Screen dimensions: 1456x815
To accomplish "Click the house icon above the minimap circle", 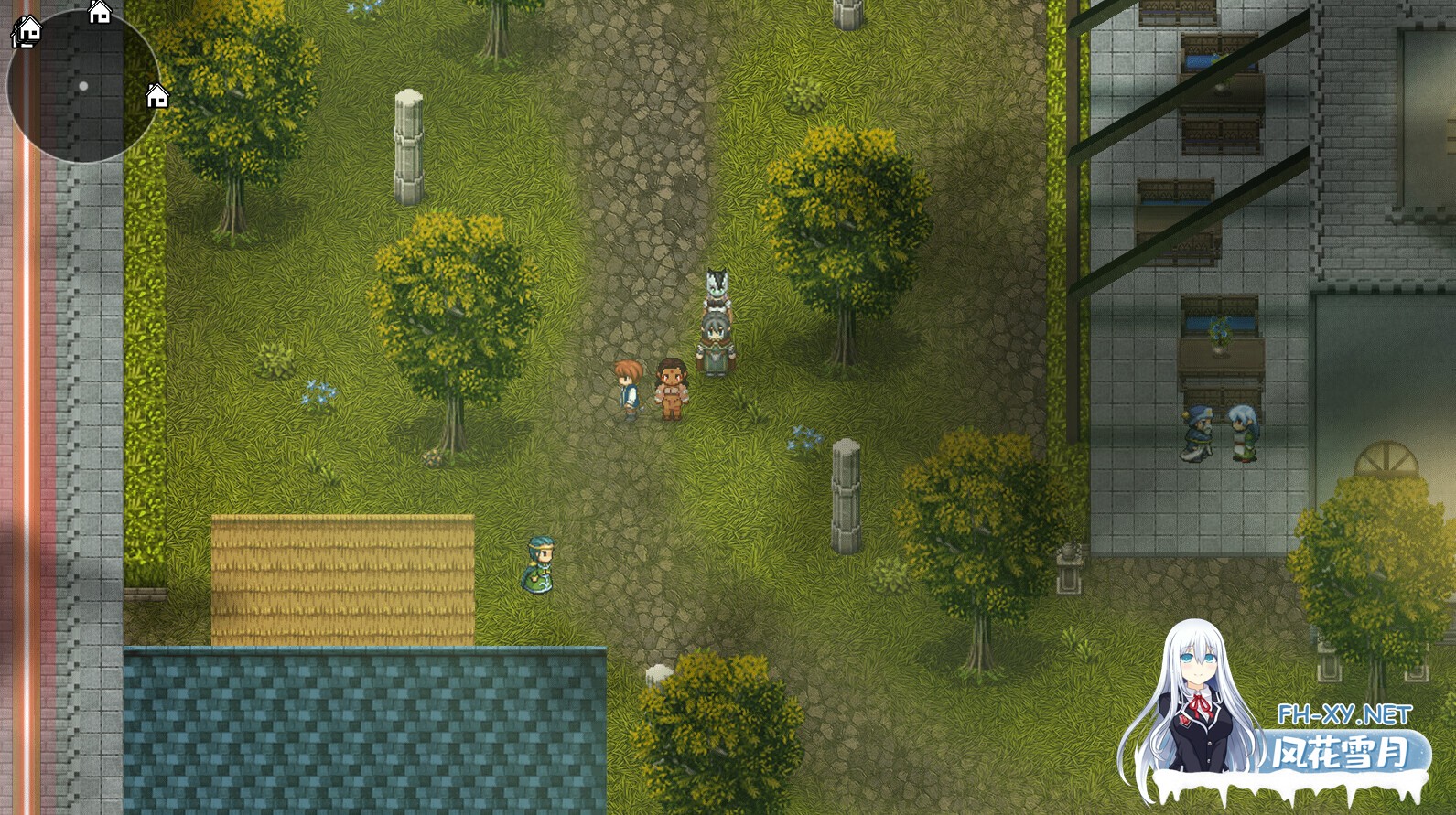I will pyautogui.click(x=99, y=12).
